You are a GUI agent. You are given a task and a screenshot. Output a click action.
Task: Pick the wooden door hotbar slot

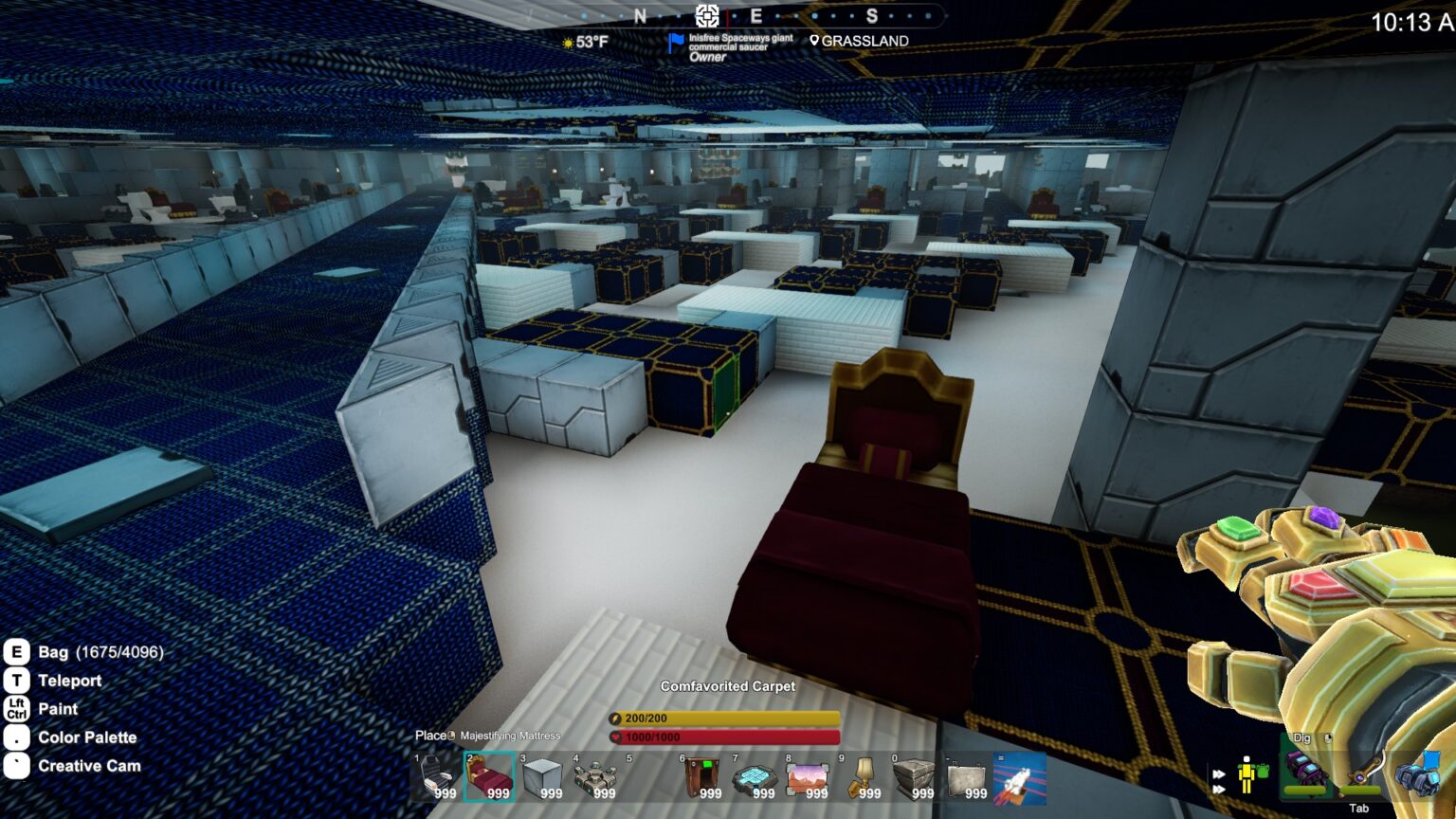pos(701,777)
